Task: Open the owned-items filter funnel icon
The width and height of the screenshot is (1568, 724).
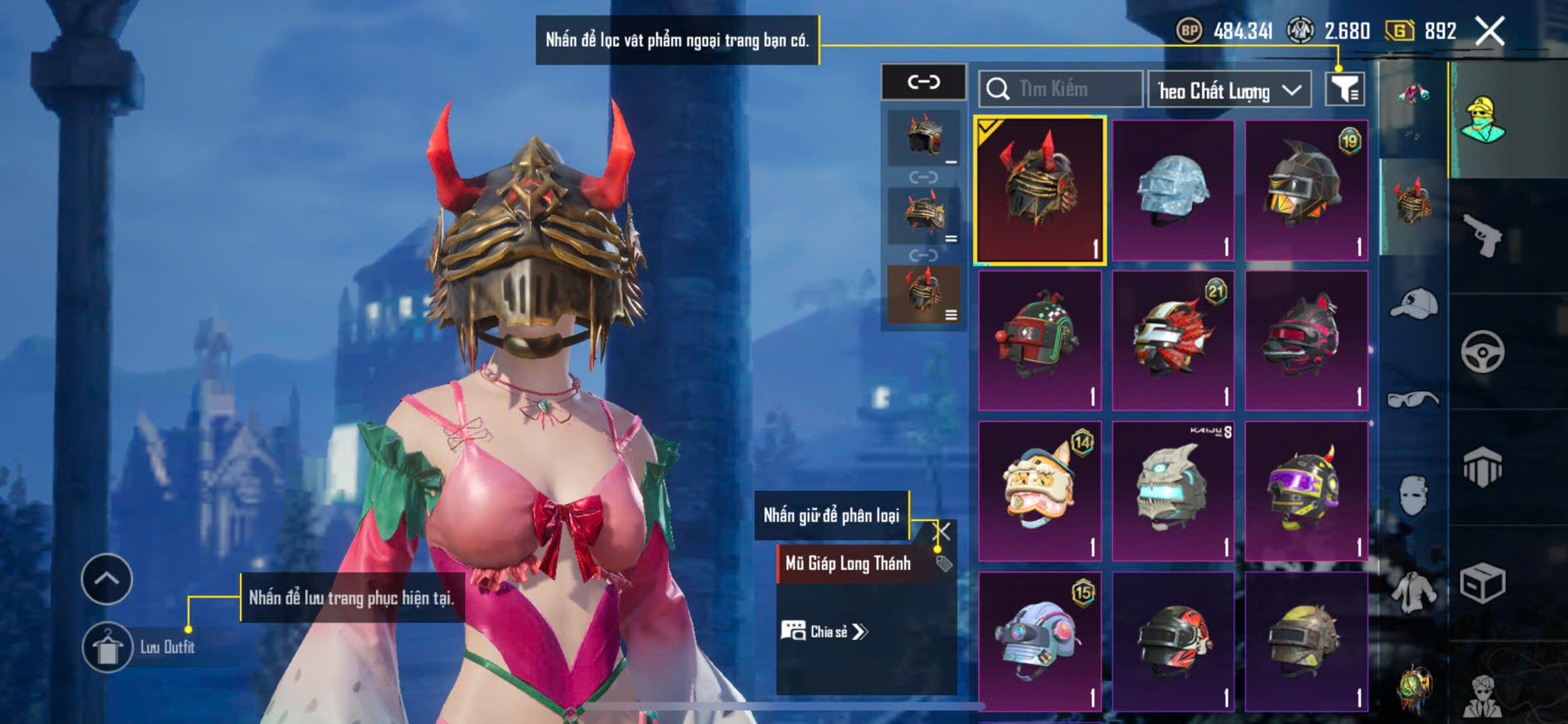Action: coord(1344,89)
